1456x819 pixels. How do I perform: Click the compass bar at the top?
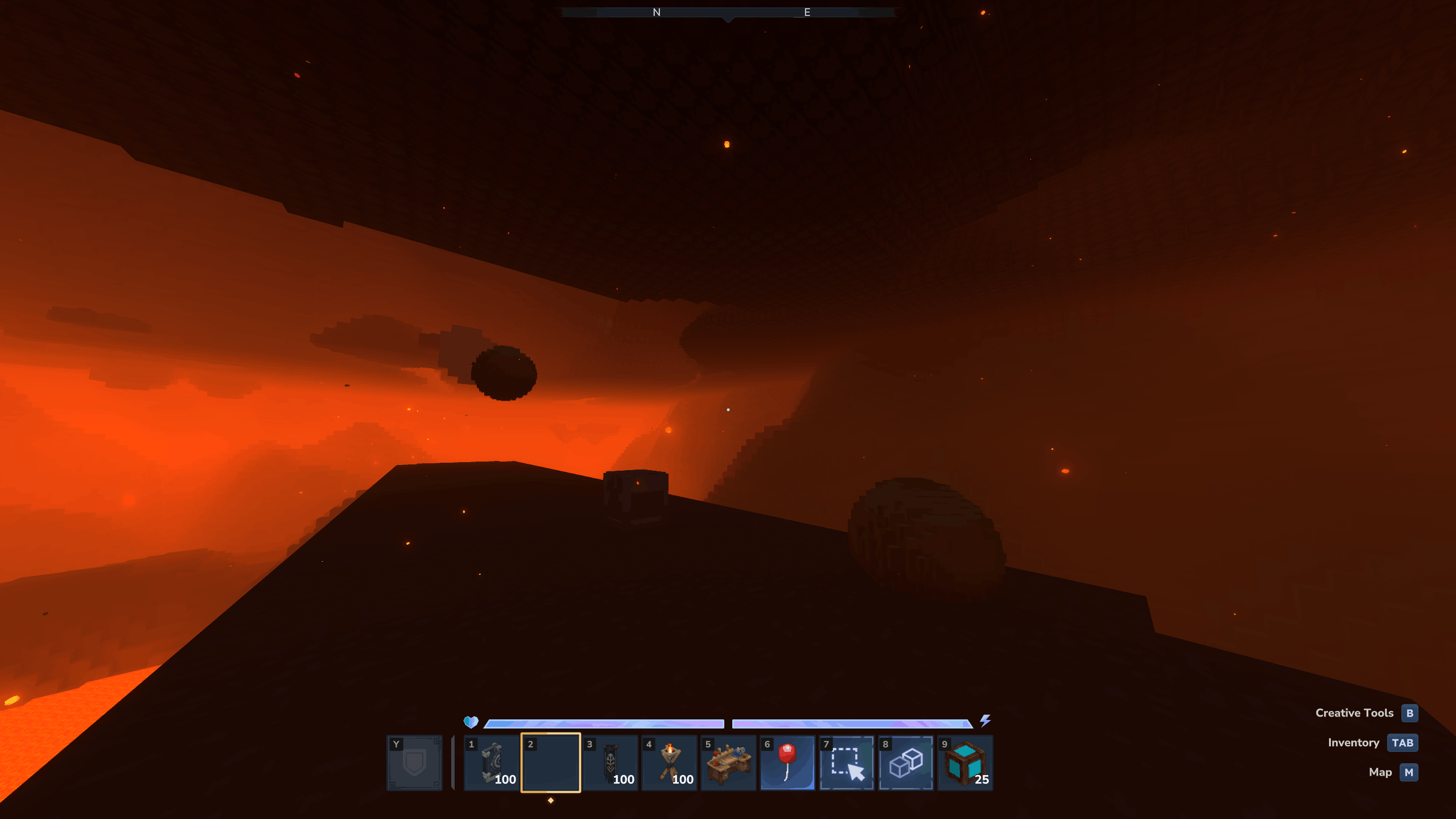728,13
